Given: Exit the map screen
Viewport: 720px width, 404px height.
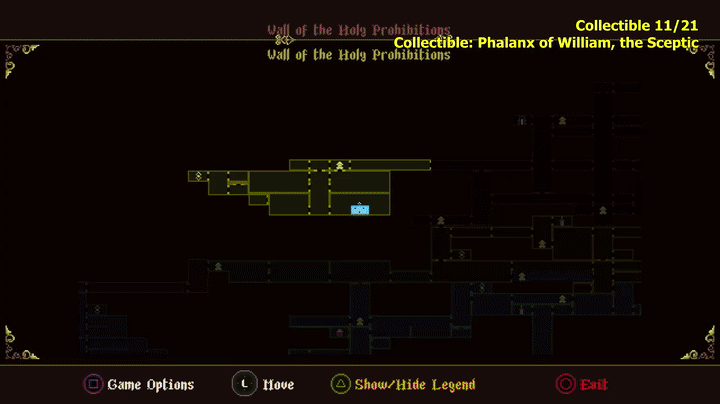Looking at the screenshot, I should click(x=582, y=384).
